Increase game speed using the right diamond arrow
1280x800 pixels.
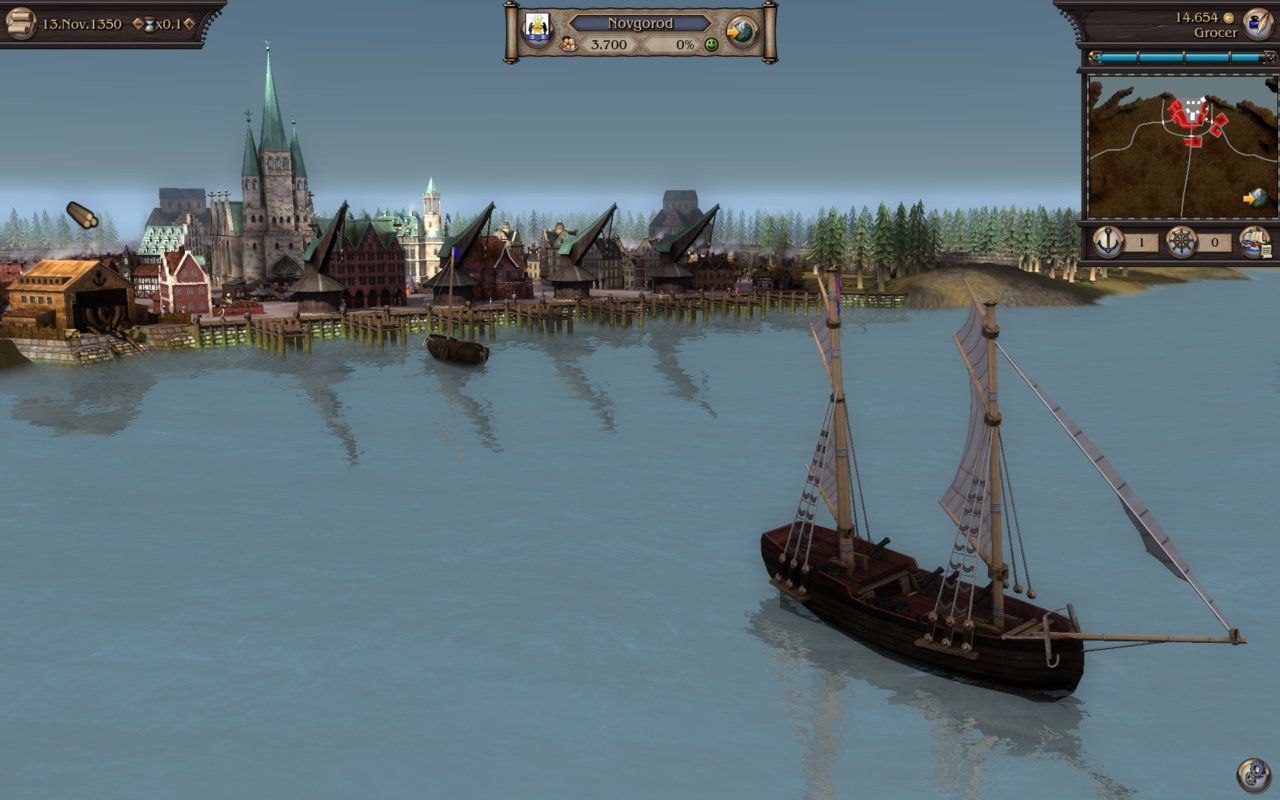(x=190, y=23)
